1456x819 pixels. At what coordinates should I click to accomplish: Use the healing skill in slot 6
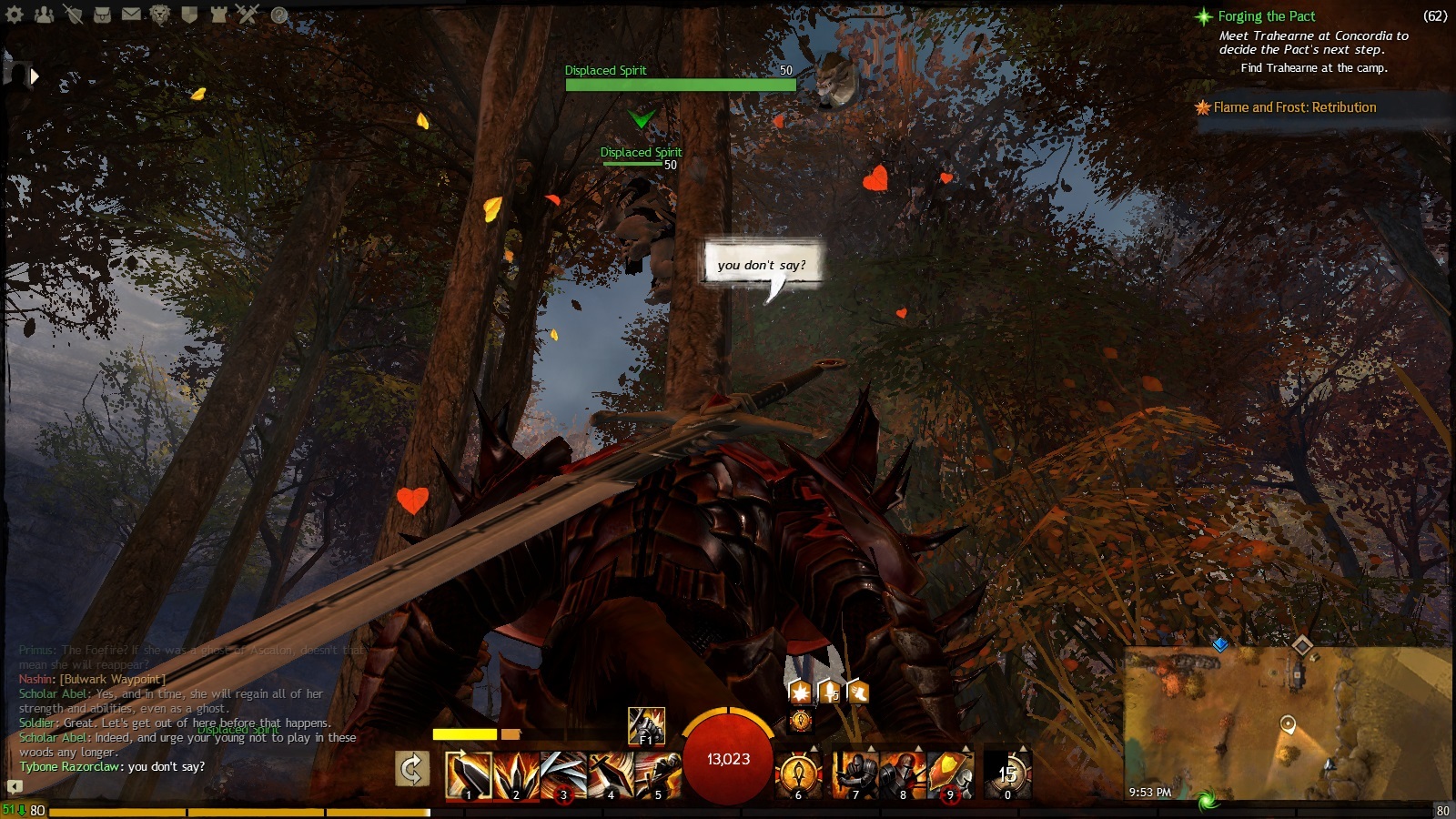[x=799, y=776]
